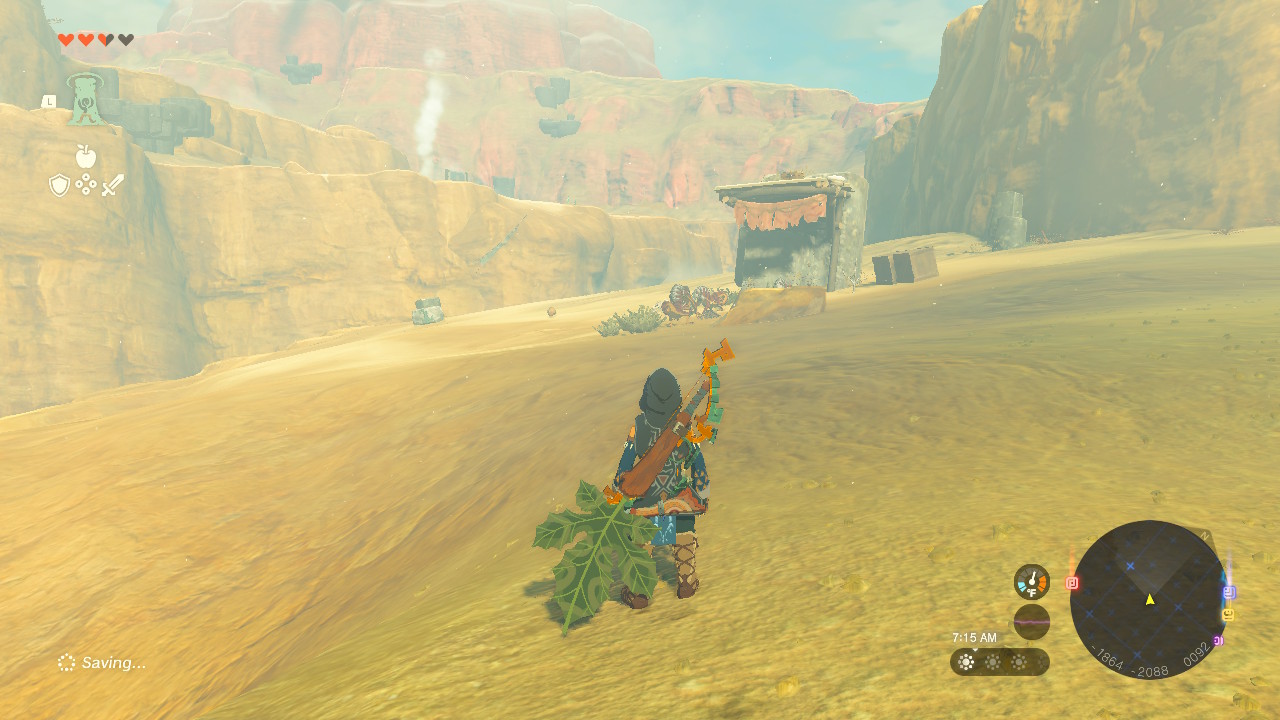Click the L button prompt above the ability icon
The image size is (1280, 720).
click(50, 101)
